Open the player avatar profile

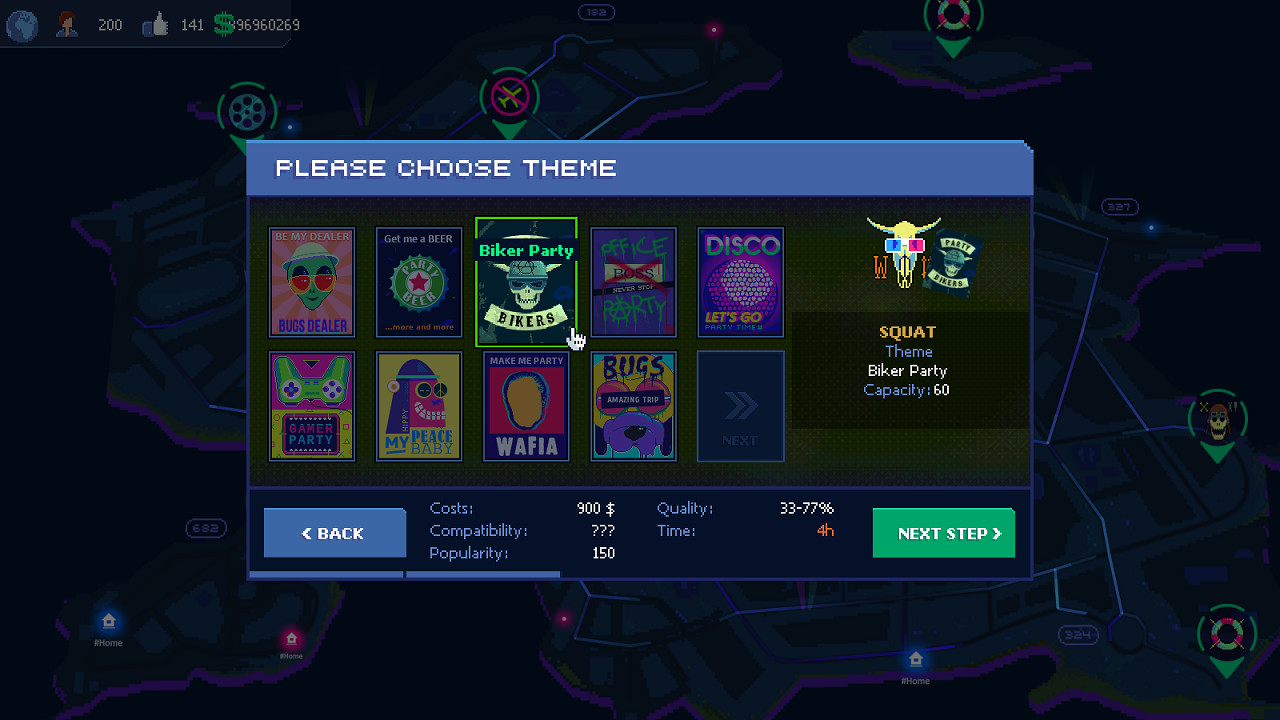pyautogui.click(x=66, y=24)
